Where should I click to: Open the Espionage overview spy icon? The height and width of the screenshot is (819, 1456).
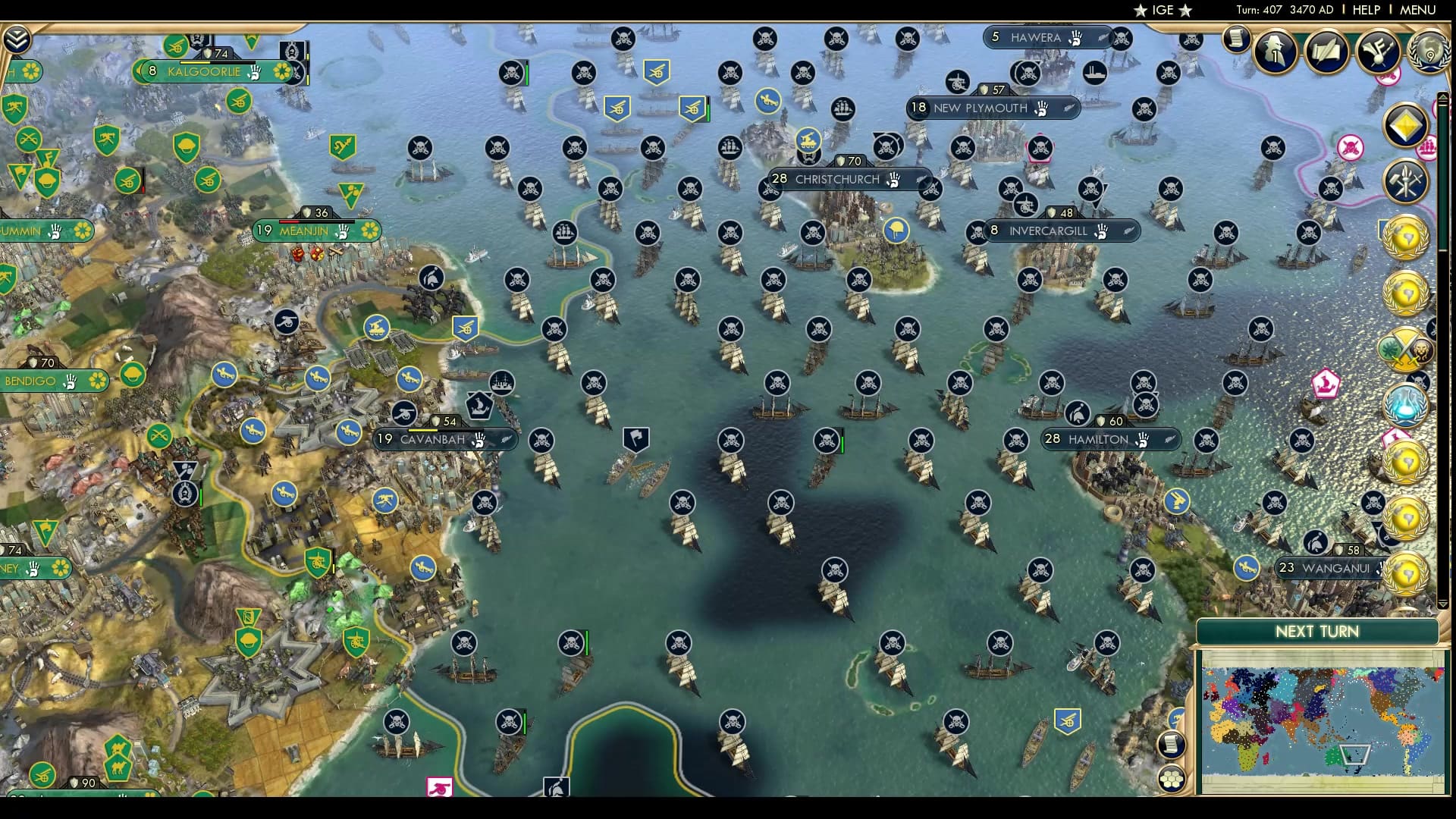[x=1276, y=52]
